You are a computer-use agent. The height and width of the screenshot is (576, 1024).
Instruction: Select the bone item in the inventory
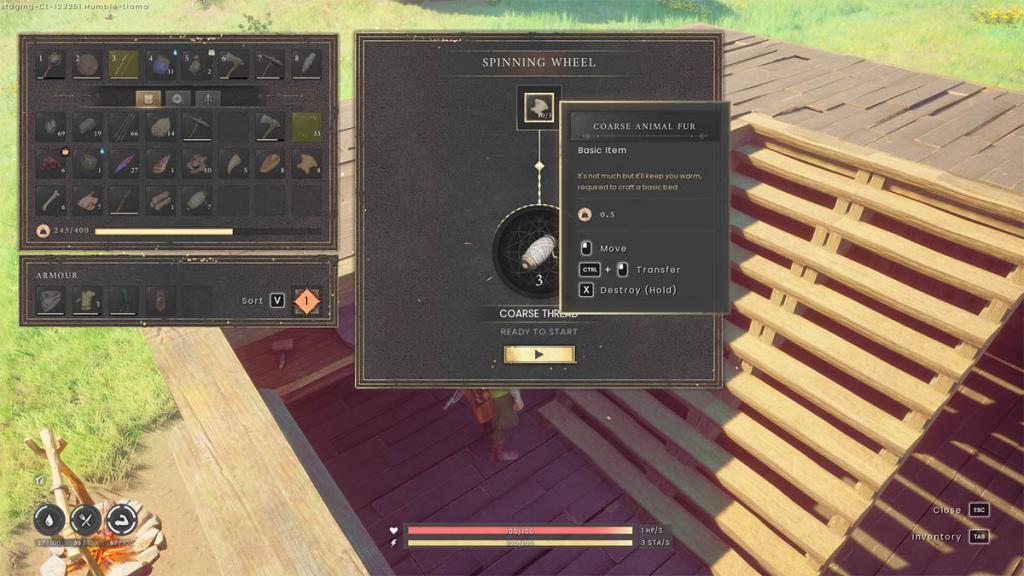(x=51, y=200)
